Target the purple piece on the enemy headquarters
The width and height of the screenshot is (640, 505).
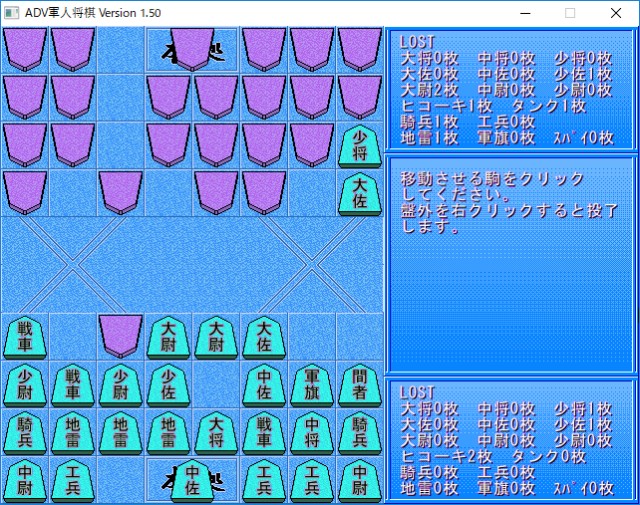click(192, 48)
